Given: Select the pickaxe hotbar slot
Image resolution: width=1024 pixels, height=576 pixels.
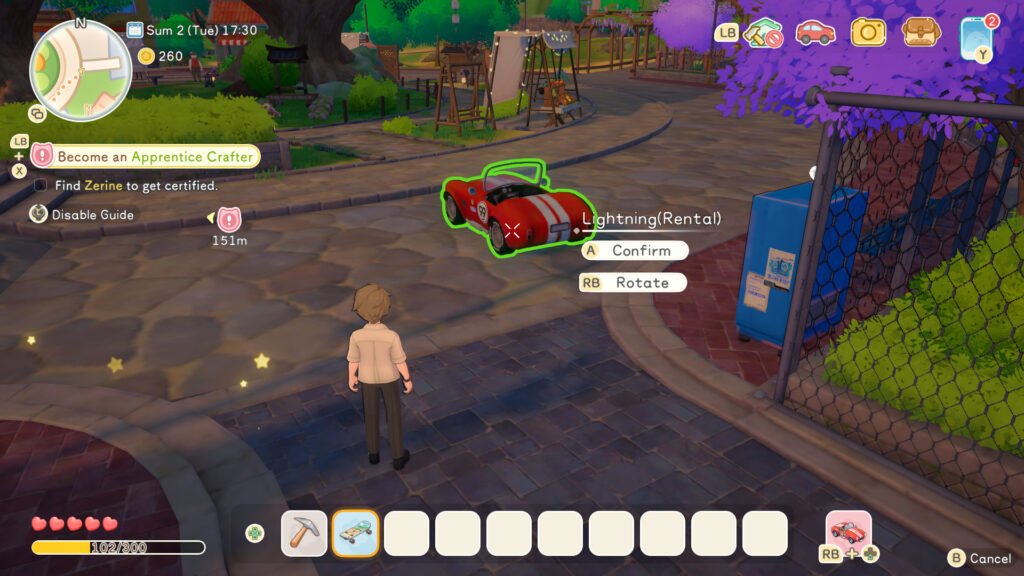Looking at the screenshot, I should point(304,533).
